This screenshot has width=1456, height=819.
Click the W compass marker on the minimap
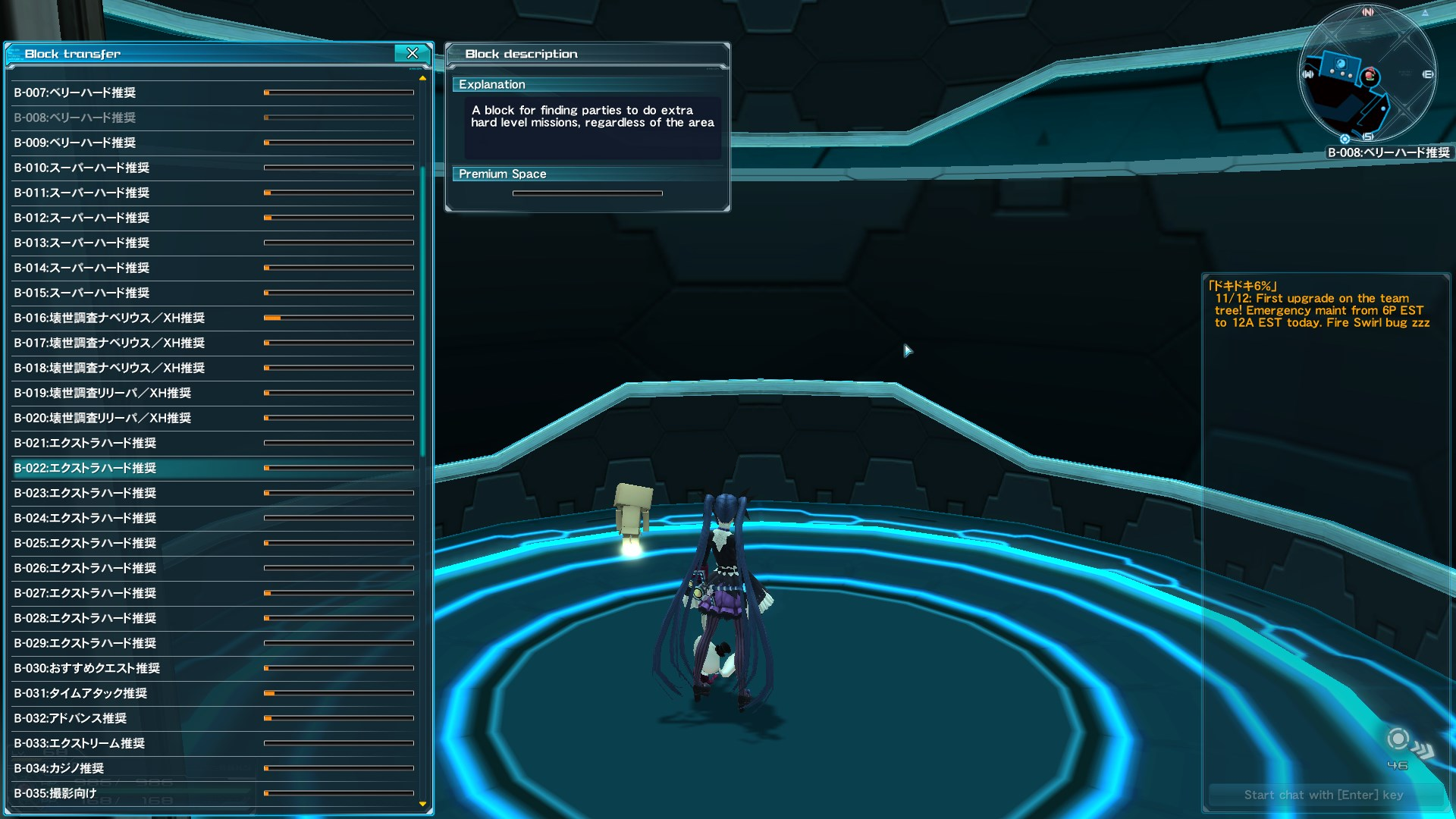coord(1308,74)
